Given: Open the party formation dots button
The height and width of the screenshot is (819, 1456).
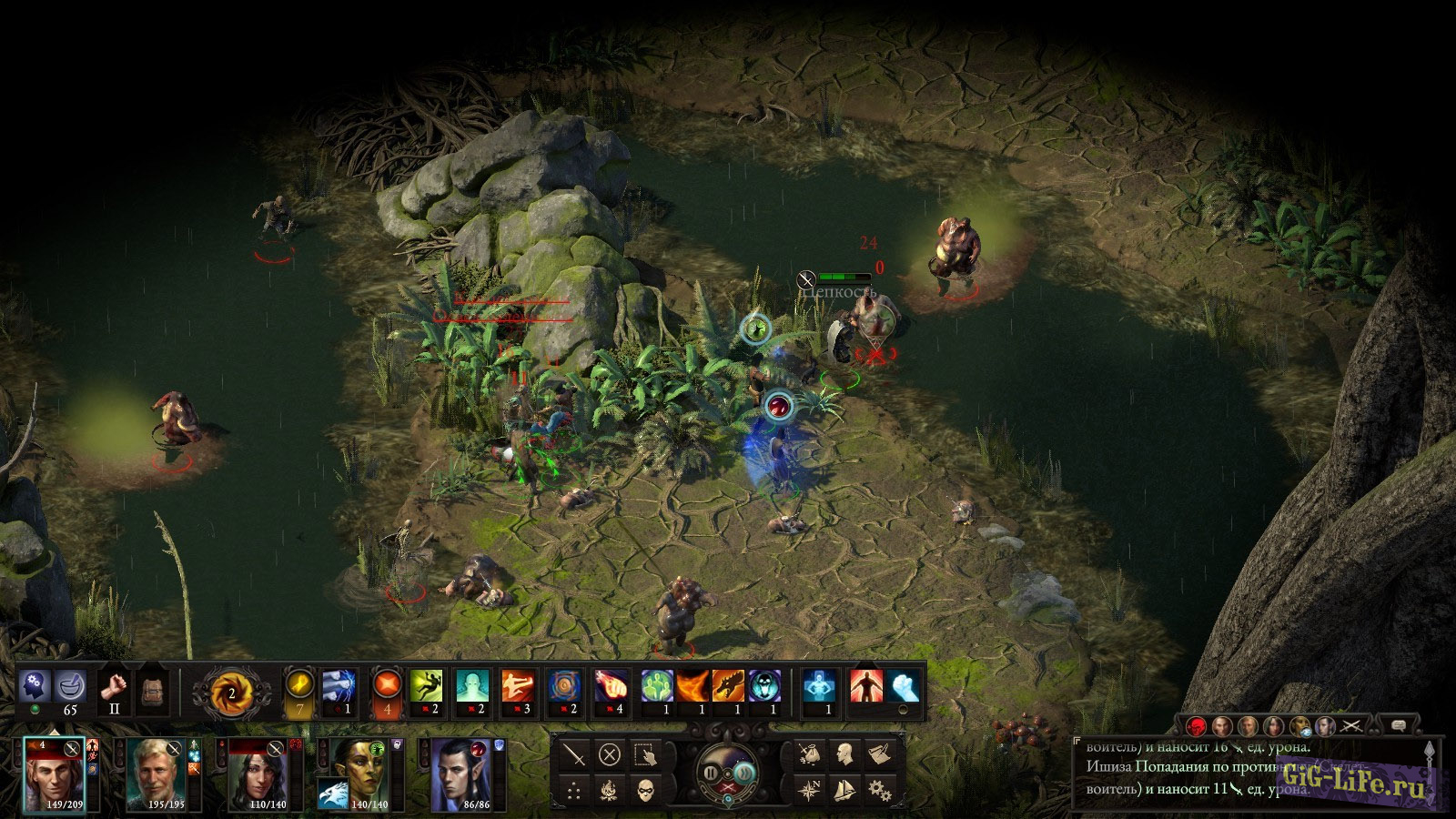Looking at the screenshot, I should [574, 790].
